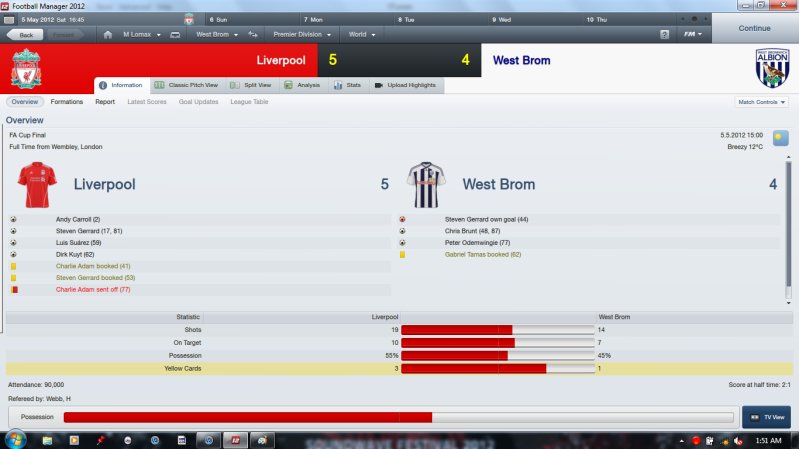Select the Information tab
The image size is (799, 449).
(x=122, y=86)
